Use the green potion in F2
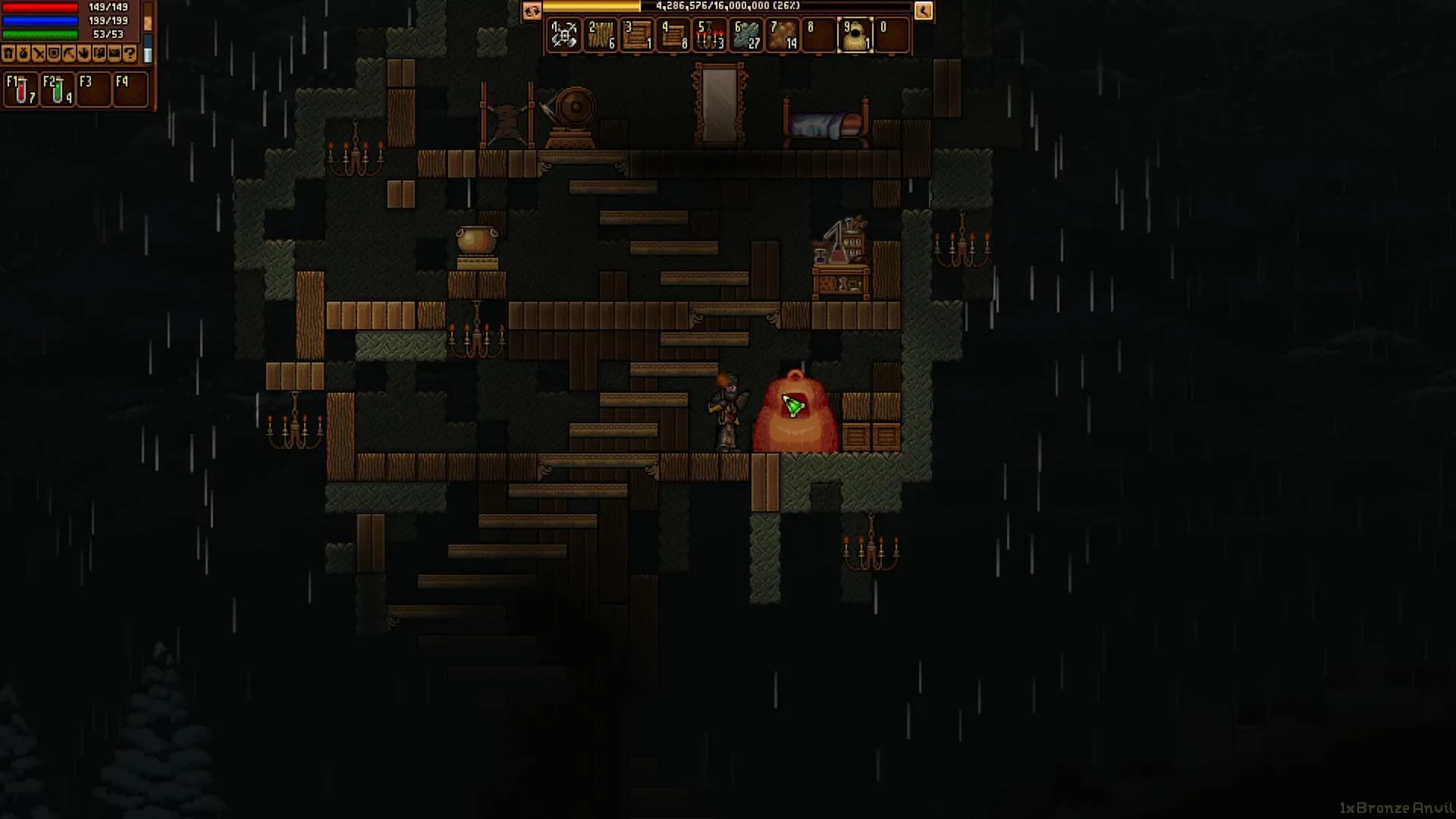The height and width of the screenshot is (819, 1456). click(x=57, y=90)
